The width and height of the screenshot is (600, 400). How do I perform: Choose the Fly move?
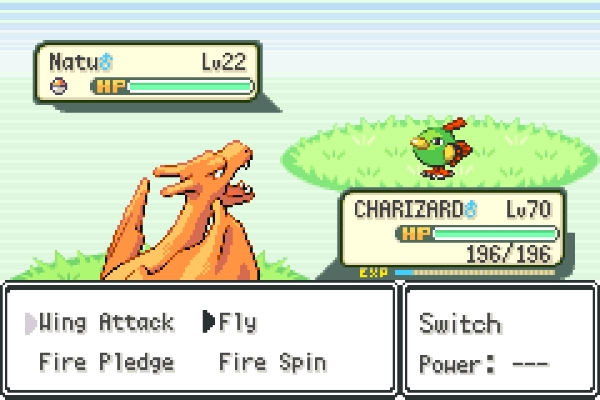(x=237, y=323)
